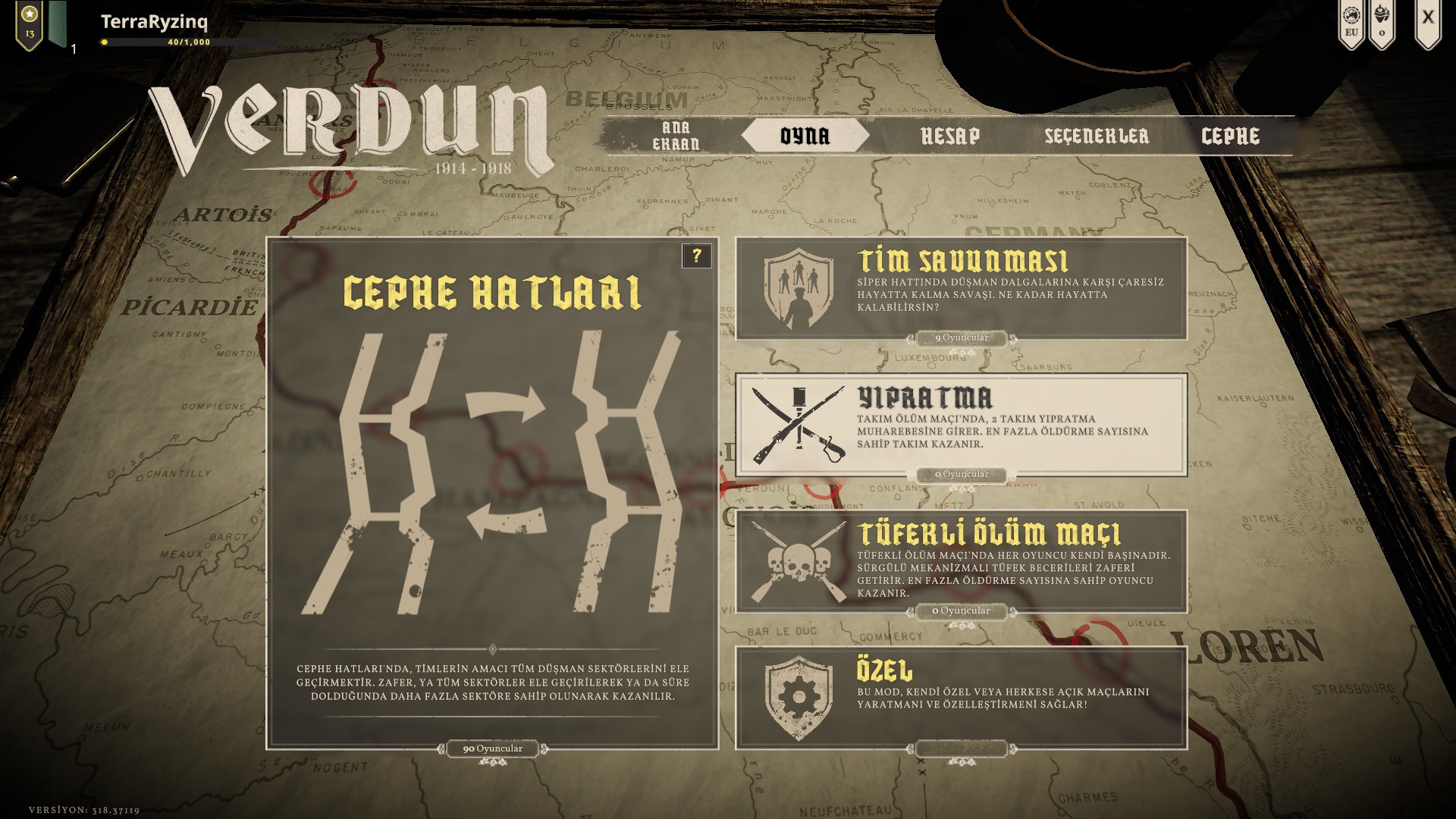Click the question mark help button

697,256
